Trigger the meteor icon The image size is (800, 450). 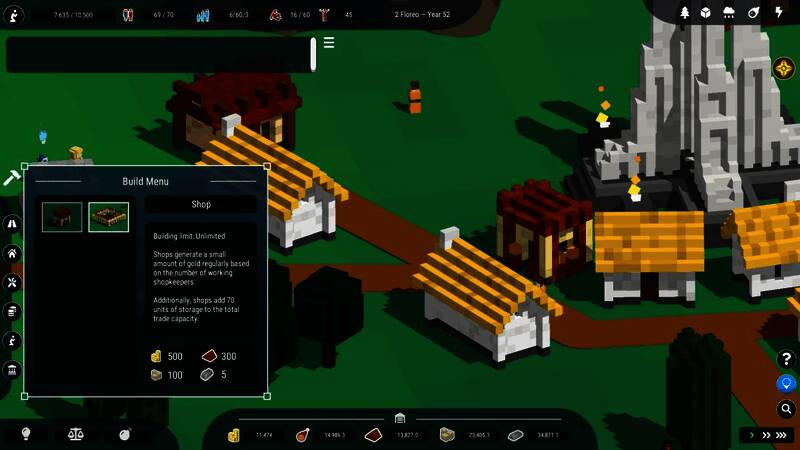pyautogui.click(x=753, y=13)
